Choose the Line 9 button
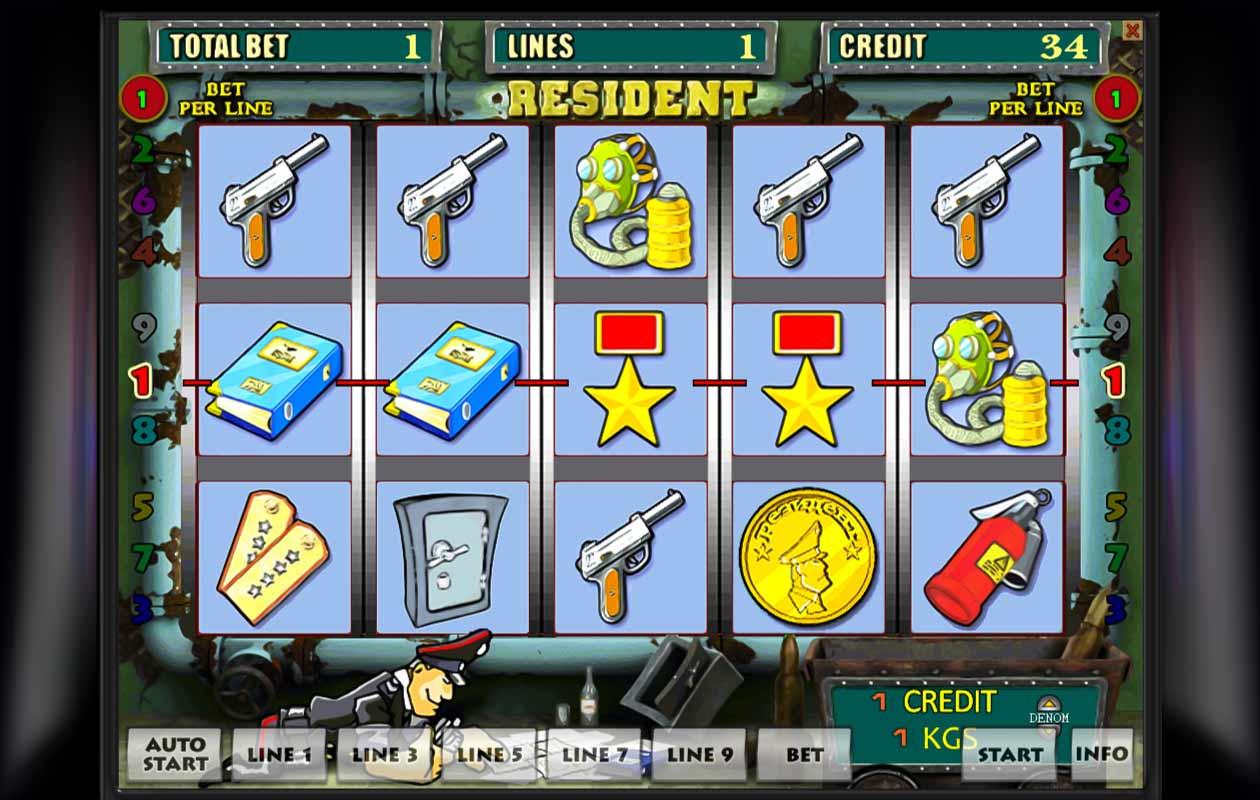This screenshot has height=800, width=1260. pyautogui.click(x=699, y=755)
